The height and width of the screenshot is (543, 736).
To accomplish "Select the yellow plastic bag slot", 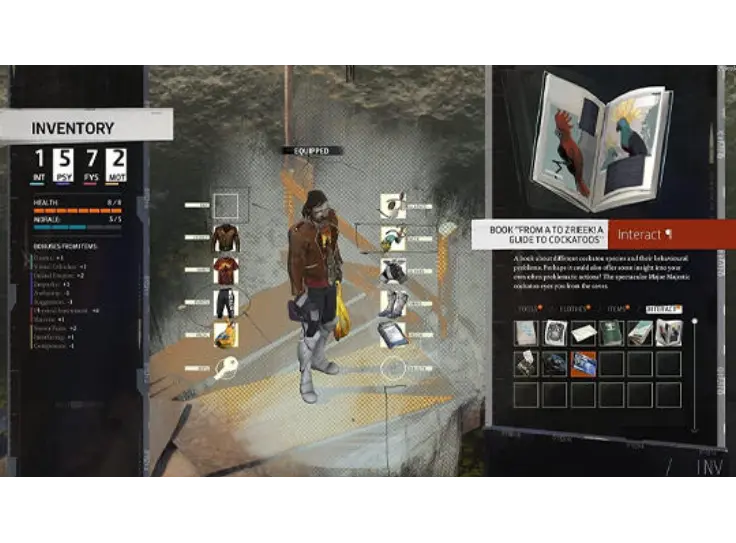I will pos(225,335).
